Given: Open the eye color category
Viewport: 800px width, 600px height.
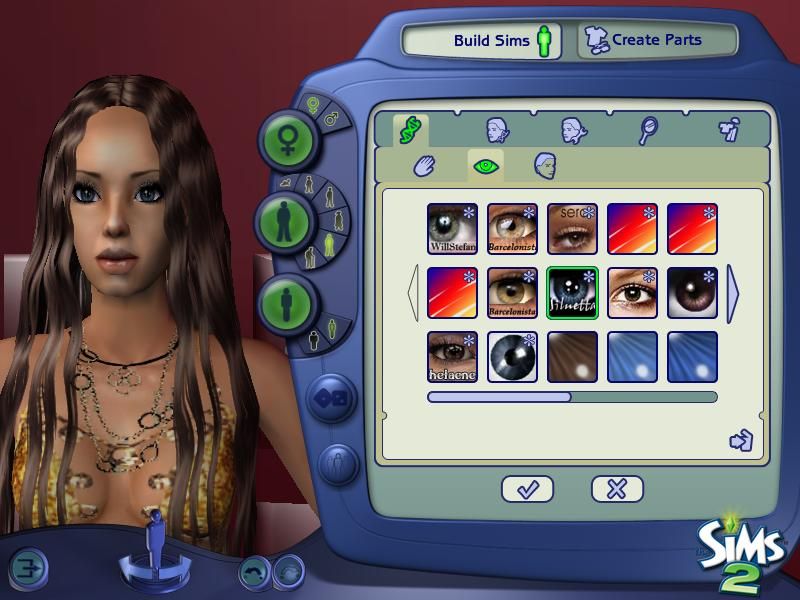Looking at the screenshot, I should (x=486, y=165).
